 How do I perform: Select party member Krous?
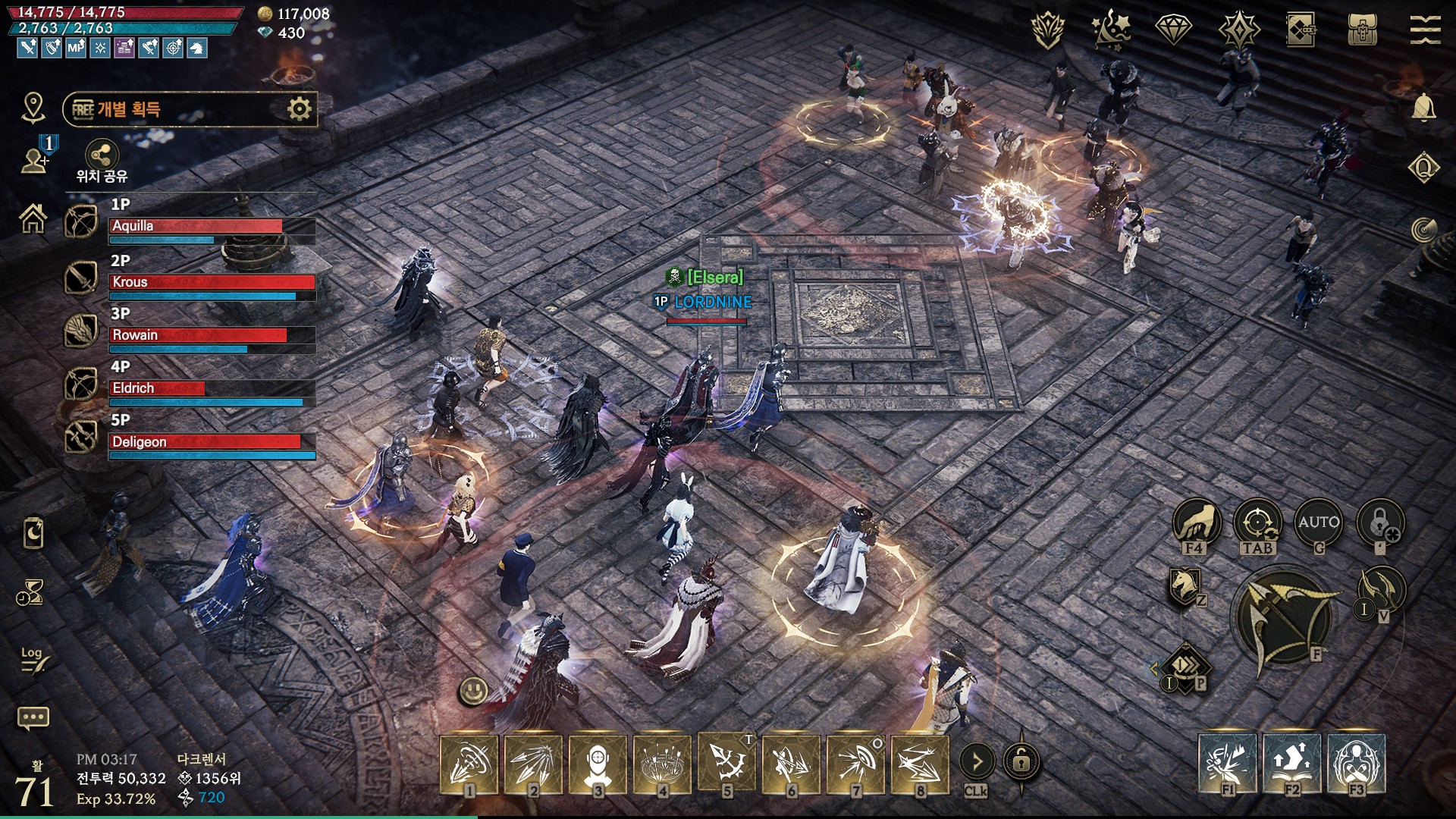(212, 282)
